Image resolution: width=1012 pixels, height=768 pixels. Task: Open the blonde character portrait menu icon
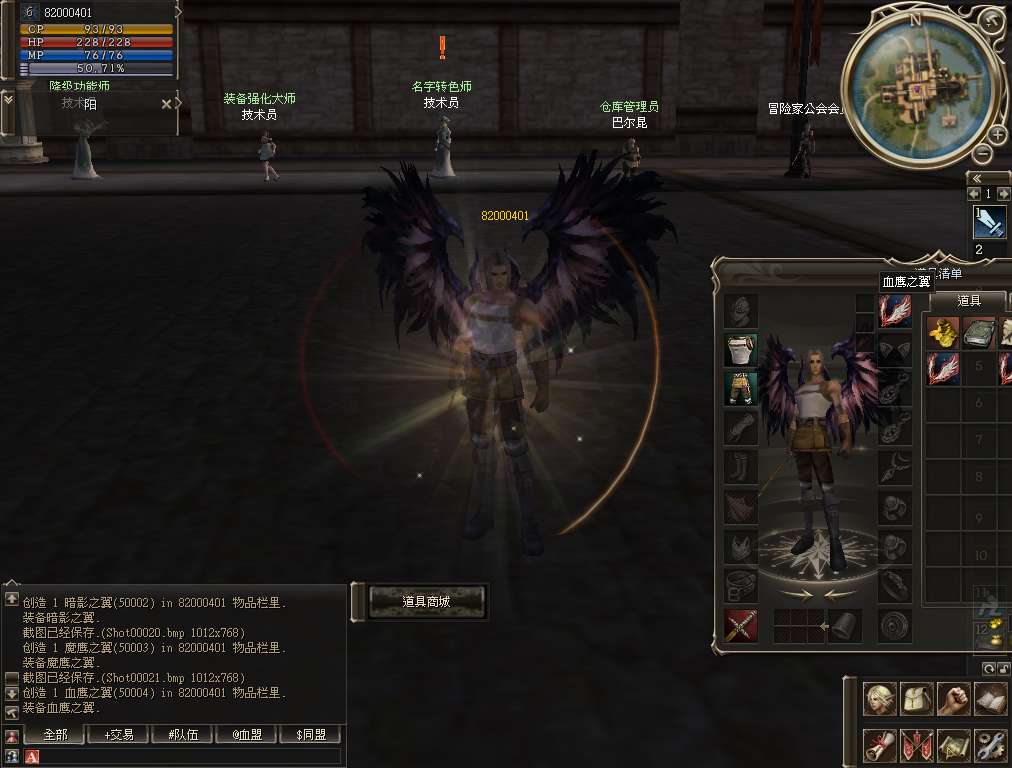[x=880, y=699]
